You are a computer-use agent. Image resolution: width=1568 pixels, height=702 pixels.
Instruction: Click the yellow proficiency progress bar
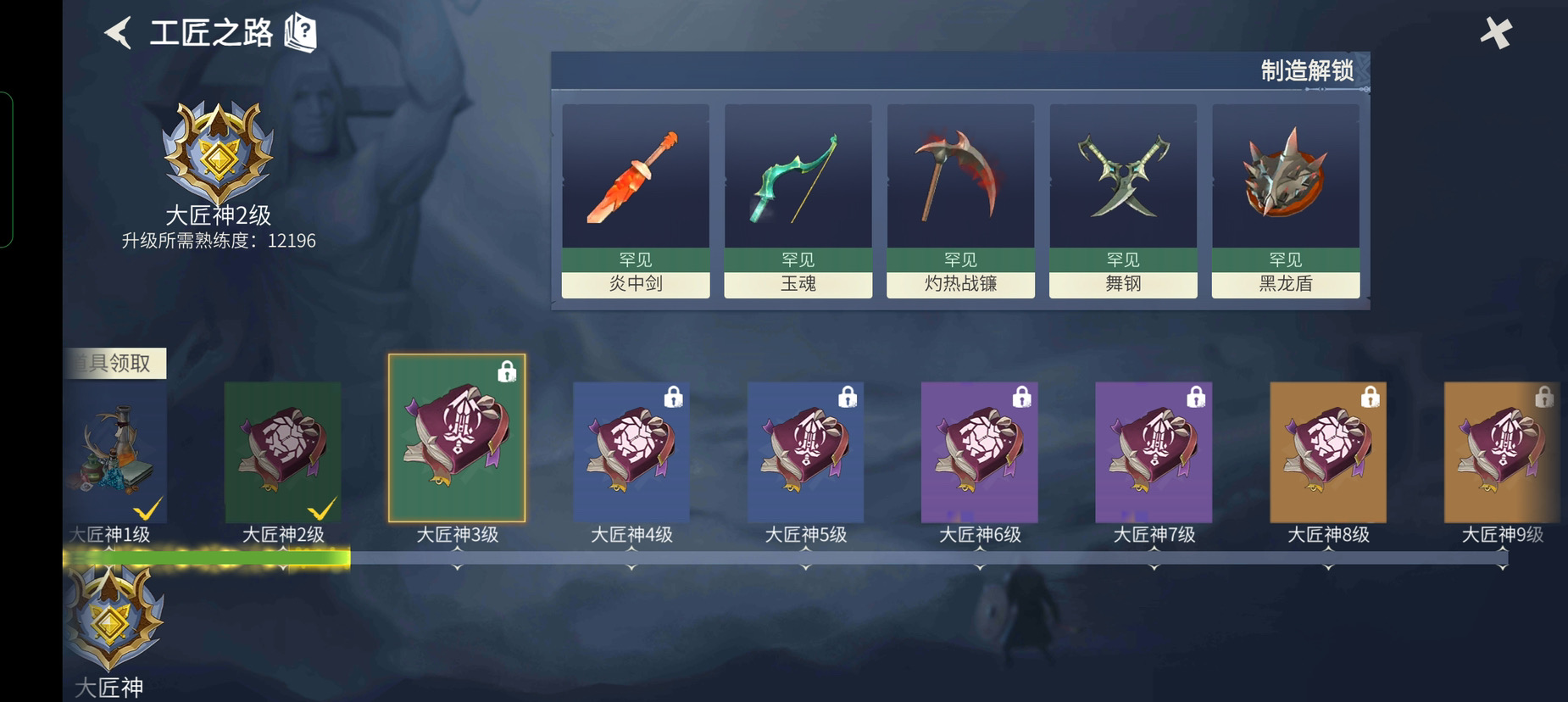(x=208, y=556)
